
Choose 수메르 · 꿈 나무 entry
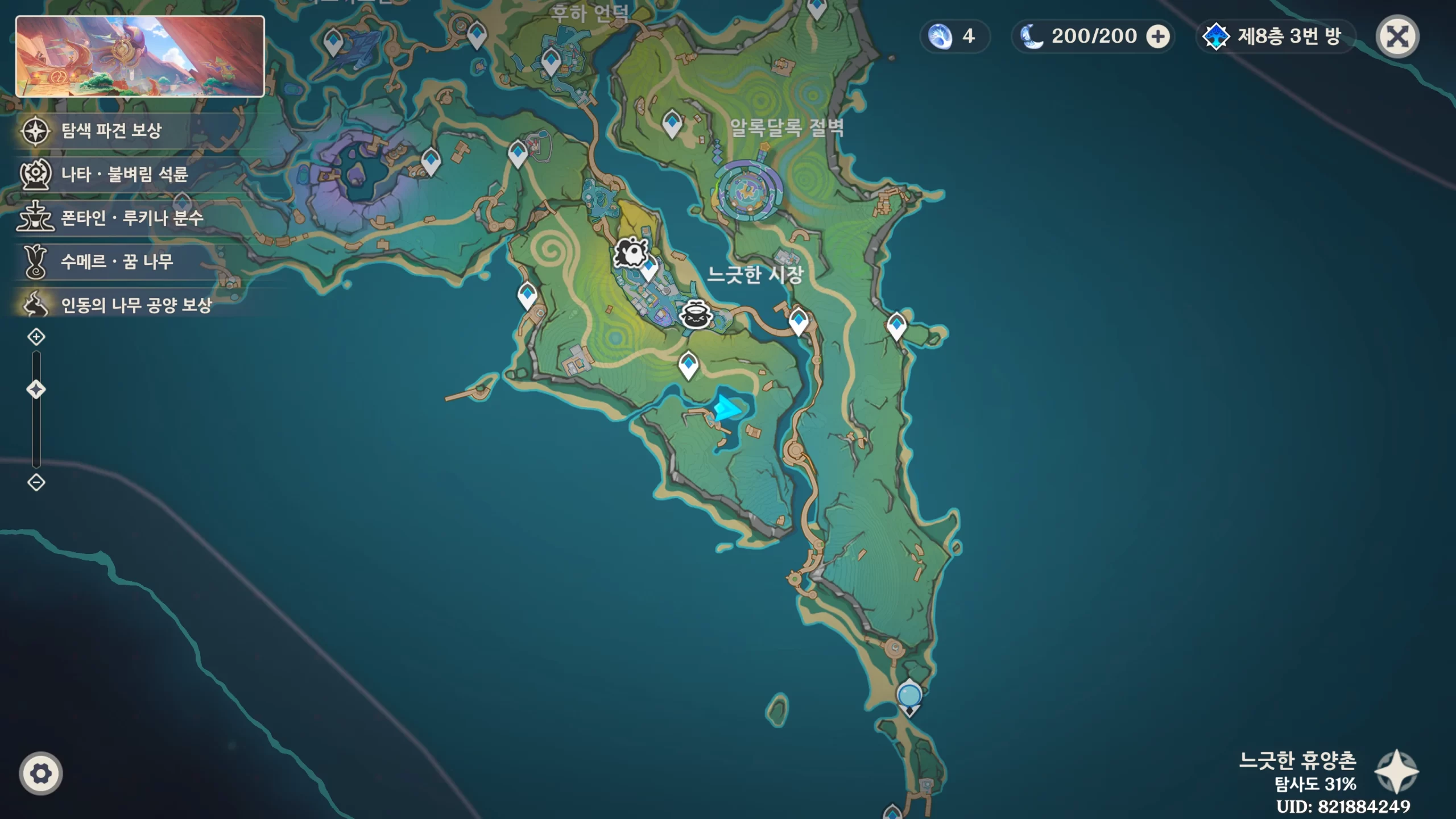[x=117, y=262]
